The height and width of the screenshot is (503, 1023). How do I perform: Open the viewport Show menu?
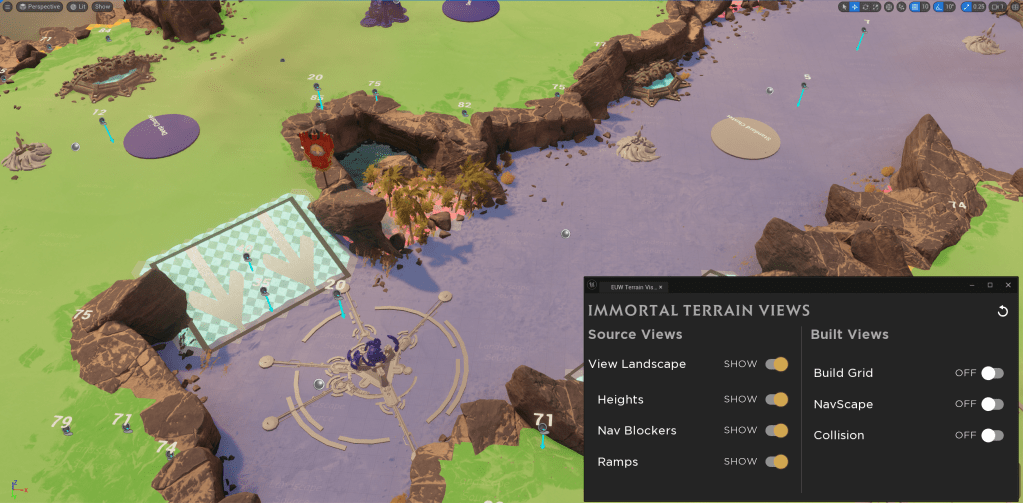coord(102,6)
